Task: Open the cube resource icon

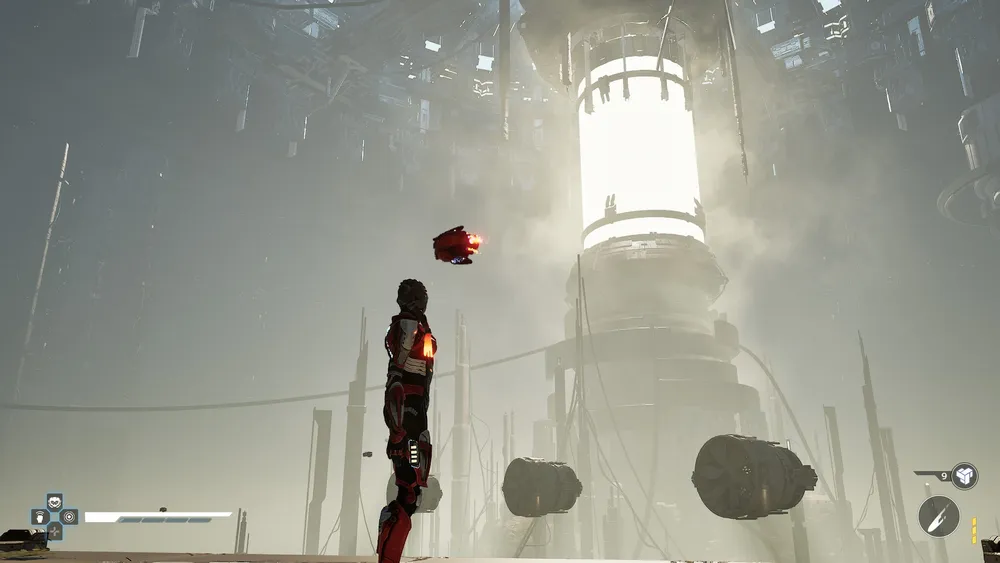Action: (x=964, y=476)
